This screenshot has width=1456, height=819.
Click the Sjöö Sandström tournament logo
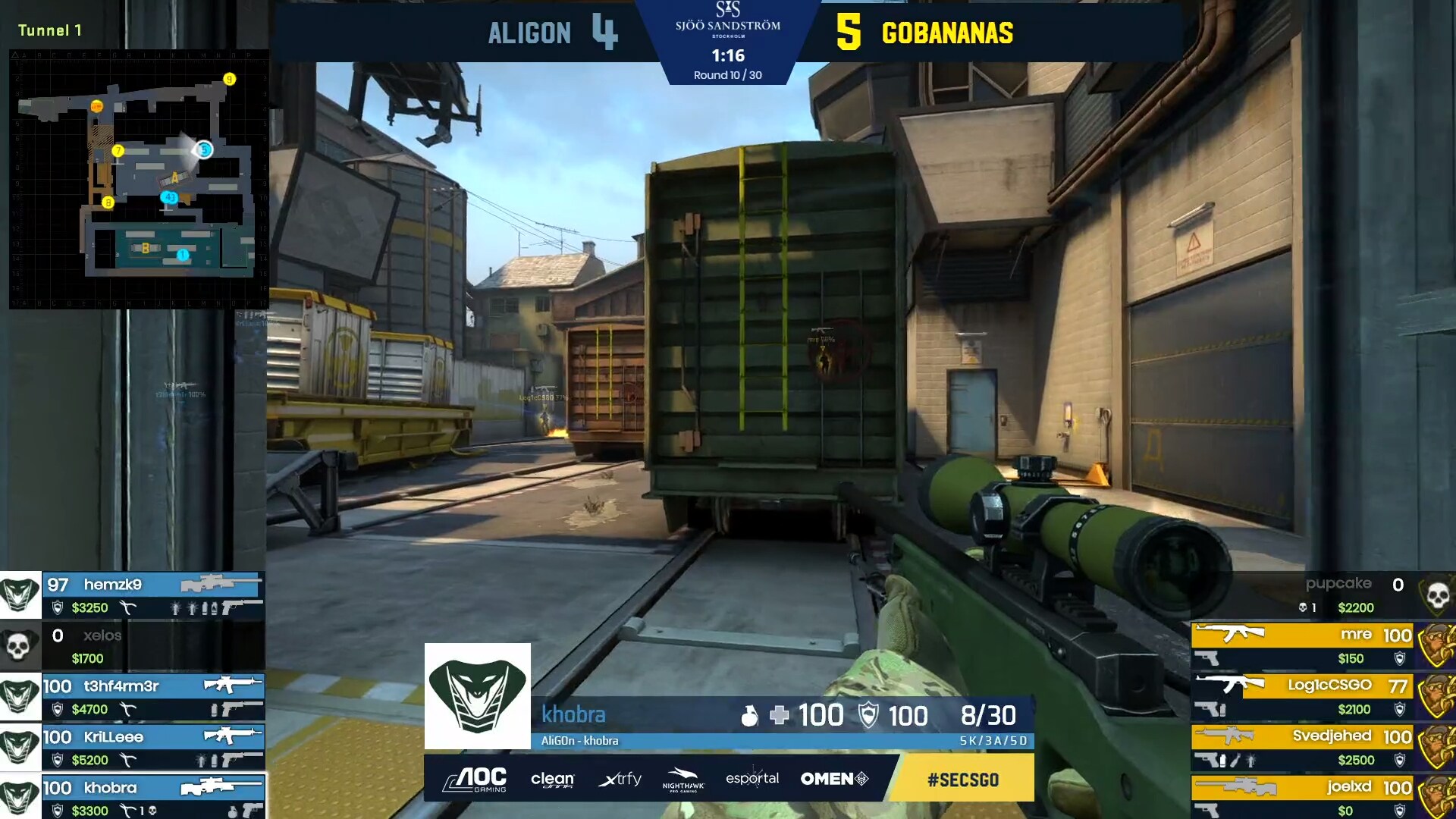pos(727,20)
